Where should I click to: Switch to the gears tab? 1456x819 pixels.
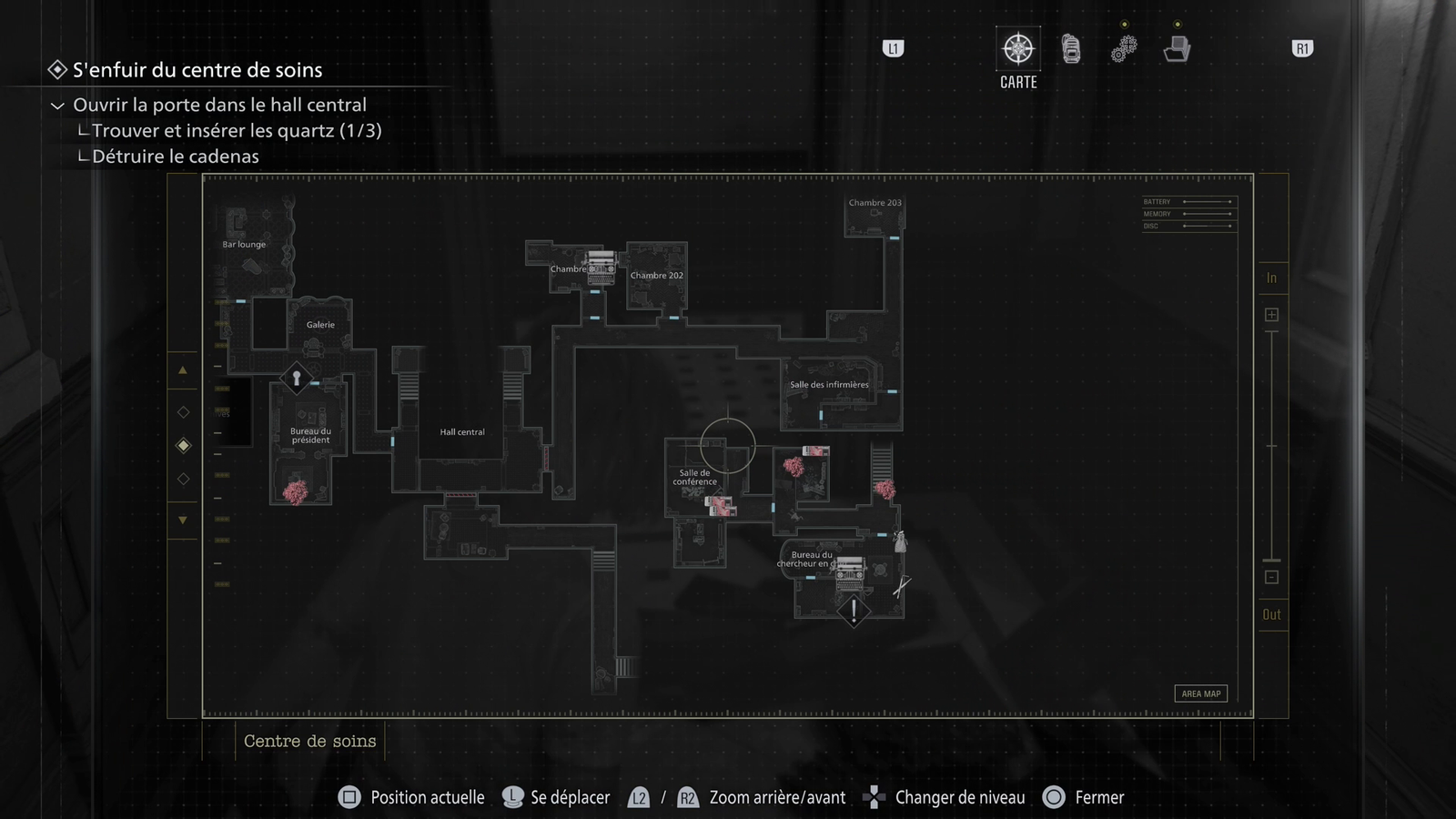[x=1124, y=49]
